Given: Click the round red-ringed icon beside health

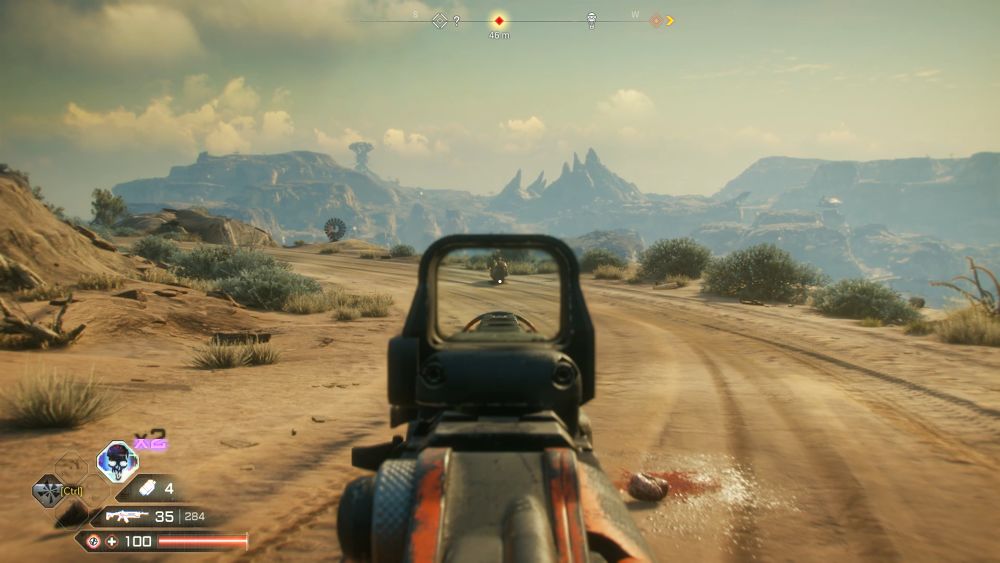Looking at the screenshot, I should 93,541.
